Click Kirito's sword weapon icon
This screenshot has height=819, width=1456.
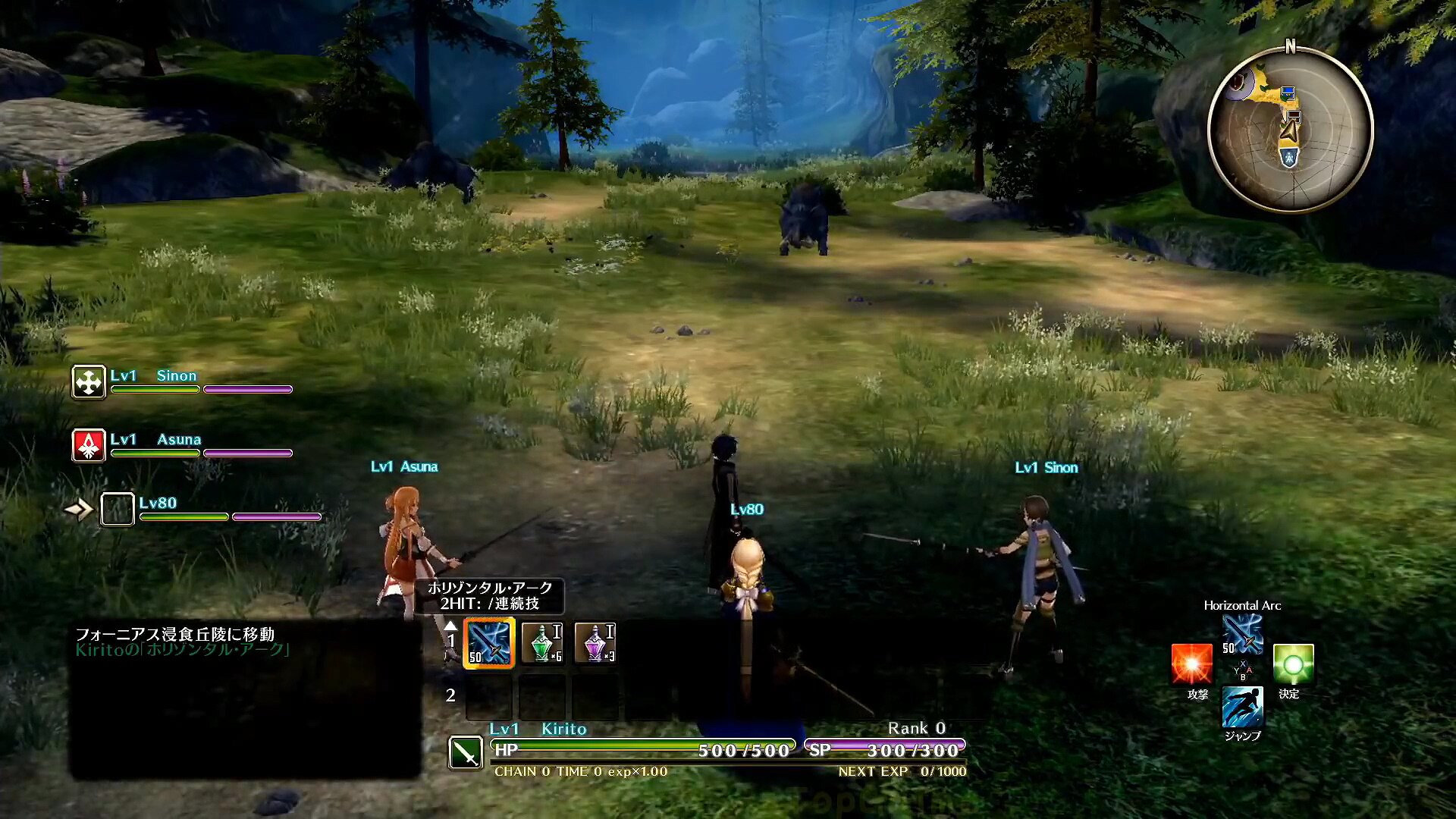(x=466, y=752)
